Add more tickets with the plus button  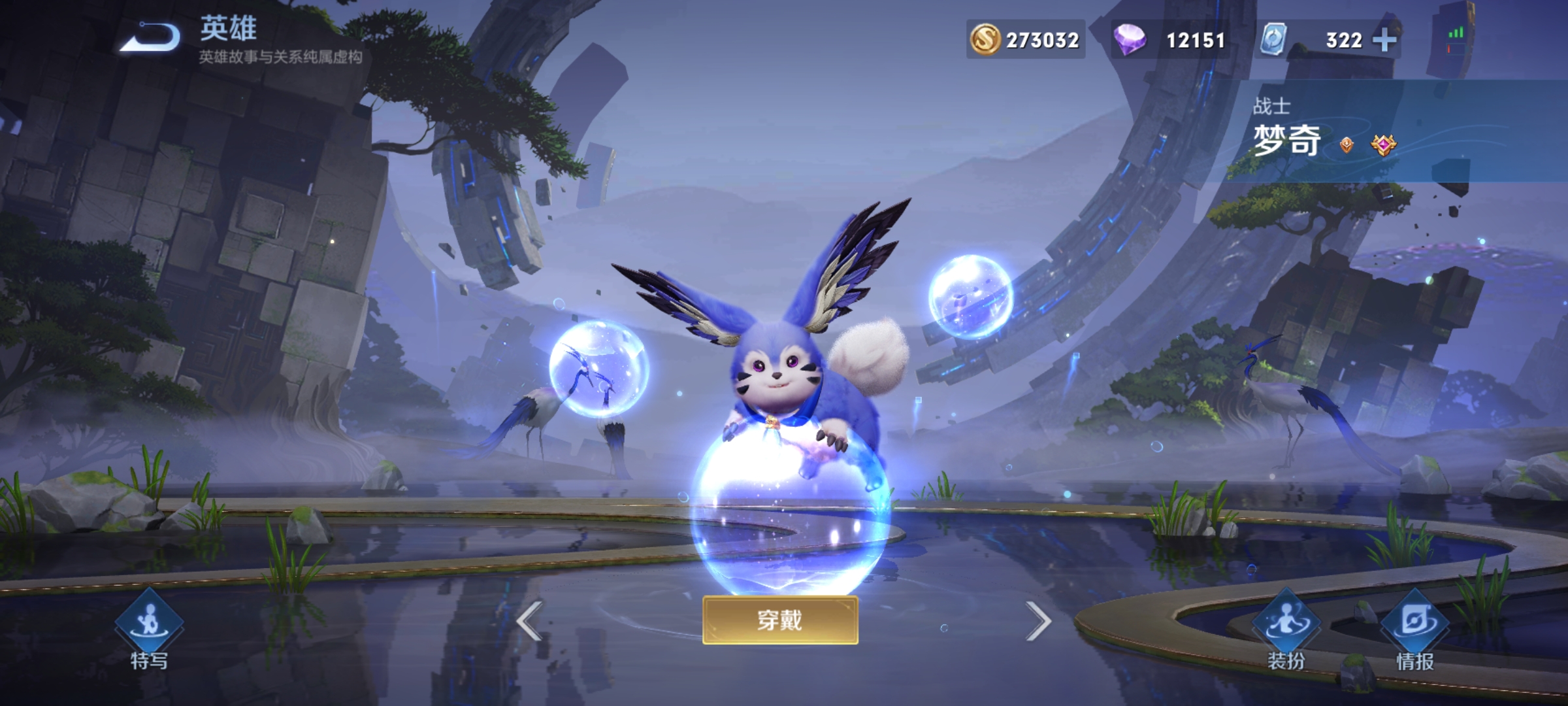point(1384,41)
